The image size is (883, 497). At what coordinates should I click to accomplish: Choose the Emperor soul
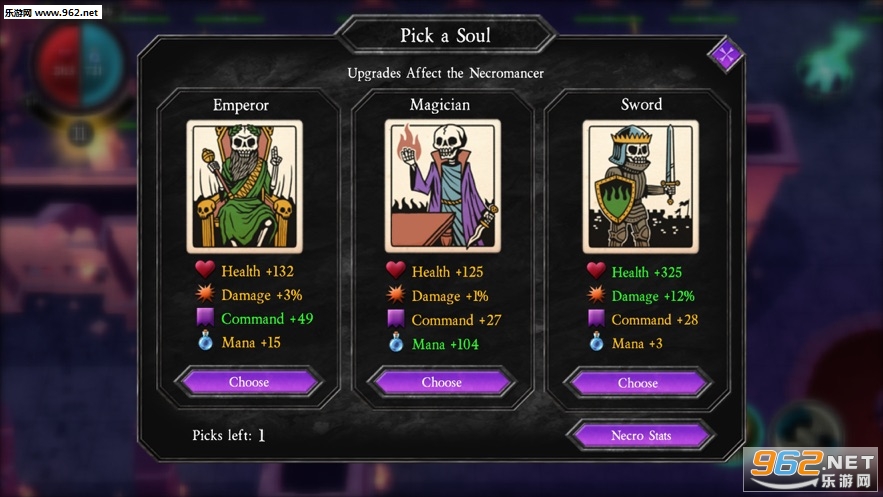(x=249, y=382)
